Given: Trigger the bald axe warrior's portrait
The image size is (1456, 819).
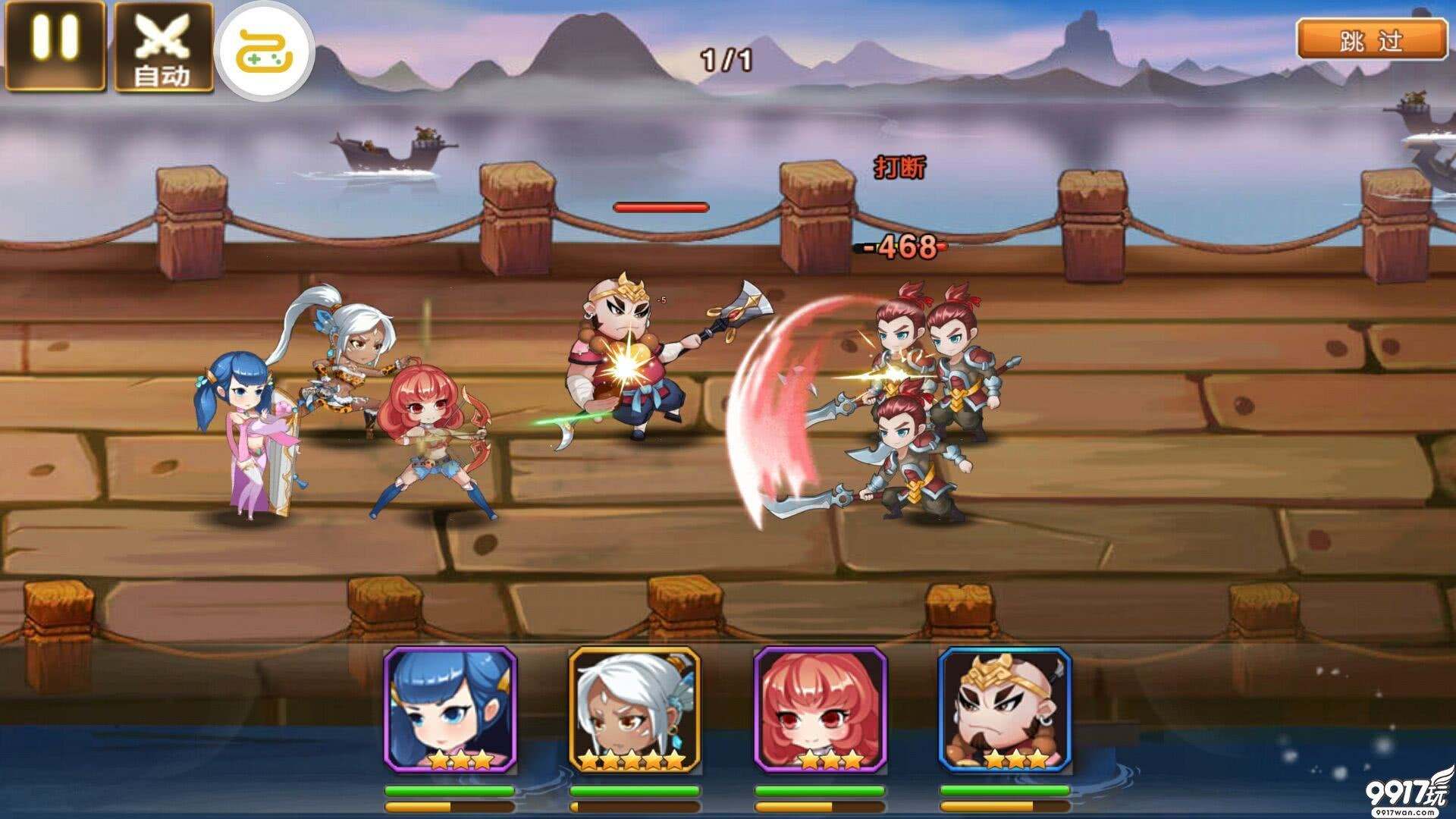Looking at the screenshot, I should 1005,710.
